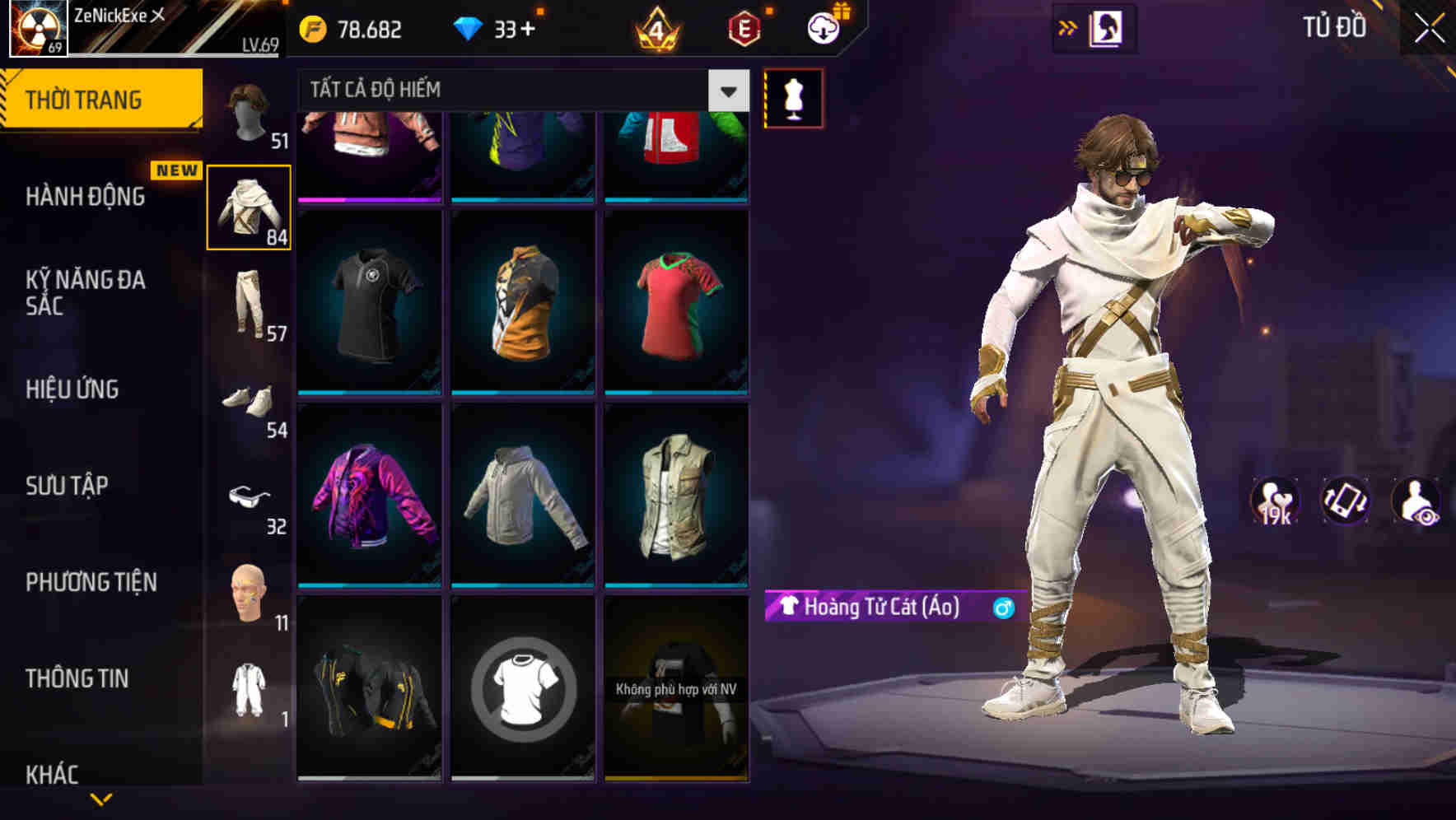Screen dimensions: 1456x820
Task: Collapse the panel with the double arrows
Action: click(1068, 27)
